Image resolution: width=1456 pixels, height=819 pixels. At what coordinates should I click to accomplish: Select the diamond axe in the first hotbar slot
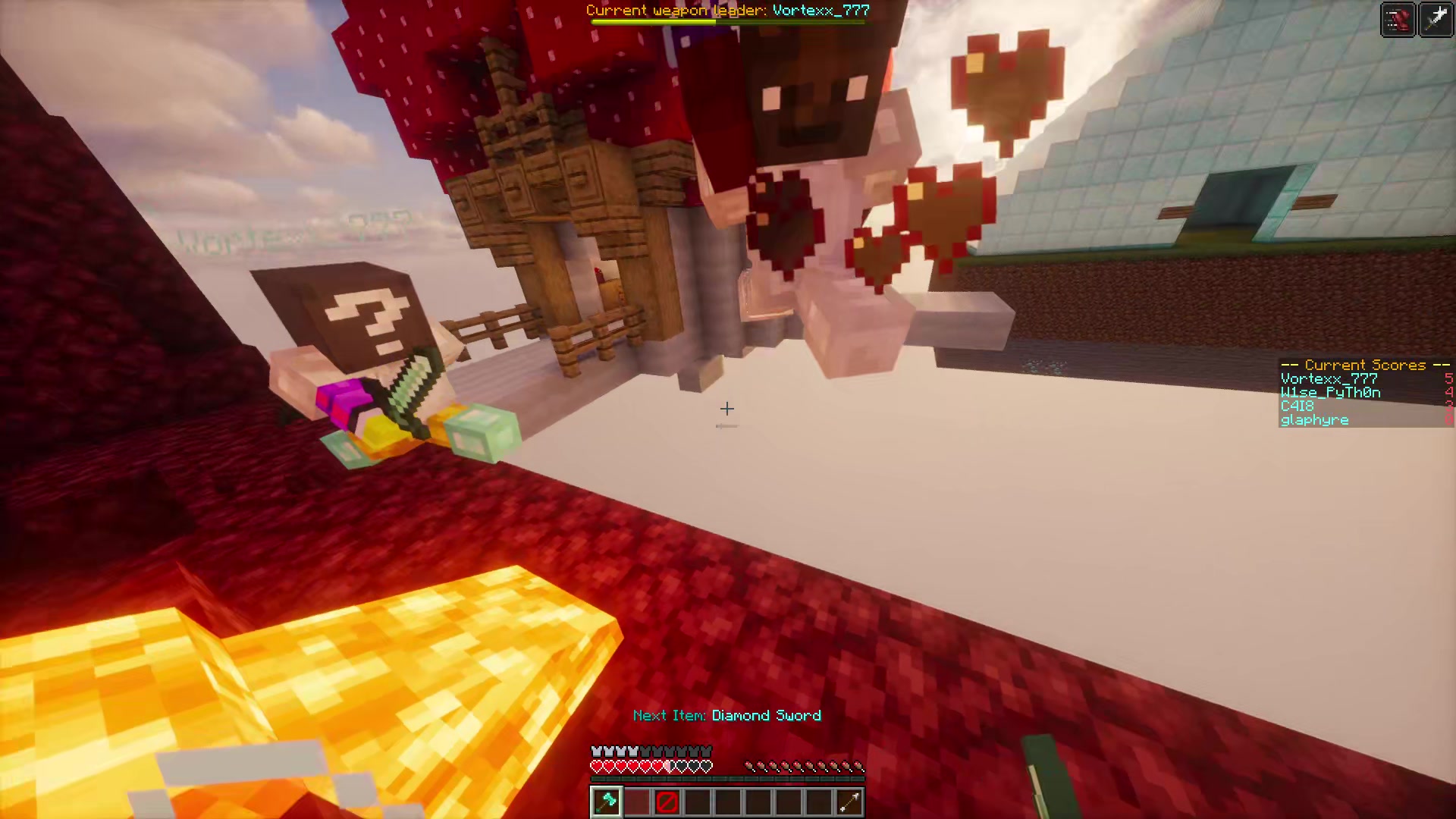tap(606, 802)
